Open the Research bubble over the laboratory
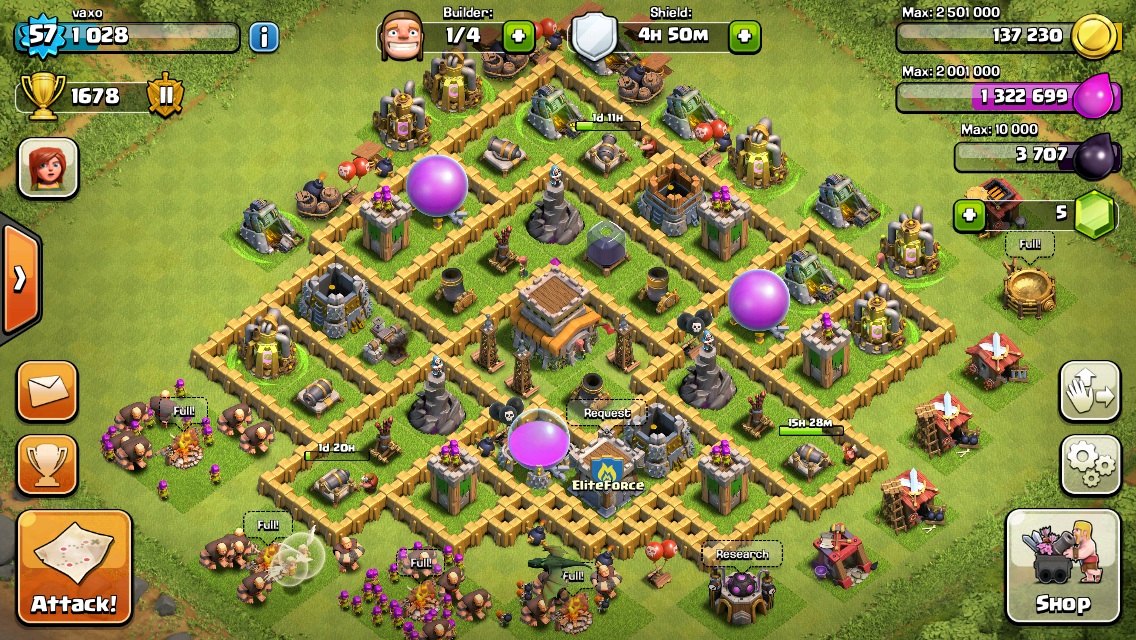This screenshot has width=1136, height=640. 742,554
